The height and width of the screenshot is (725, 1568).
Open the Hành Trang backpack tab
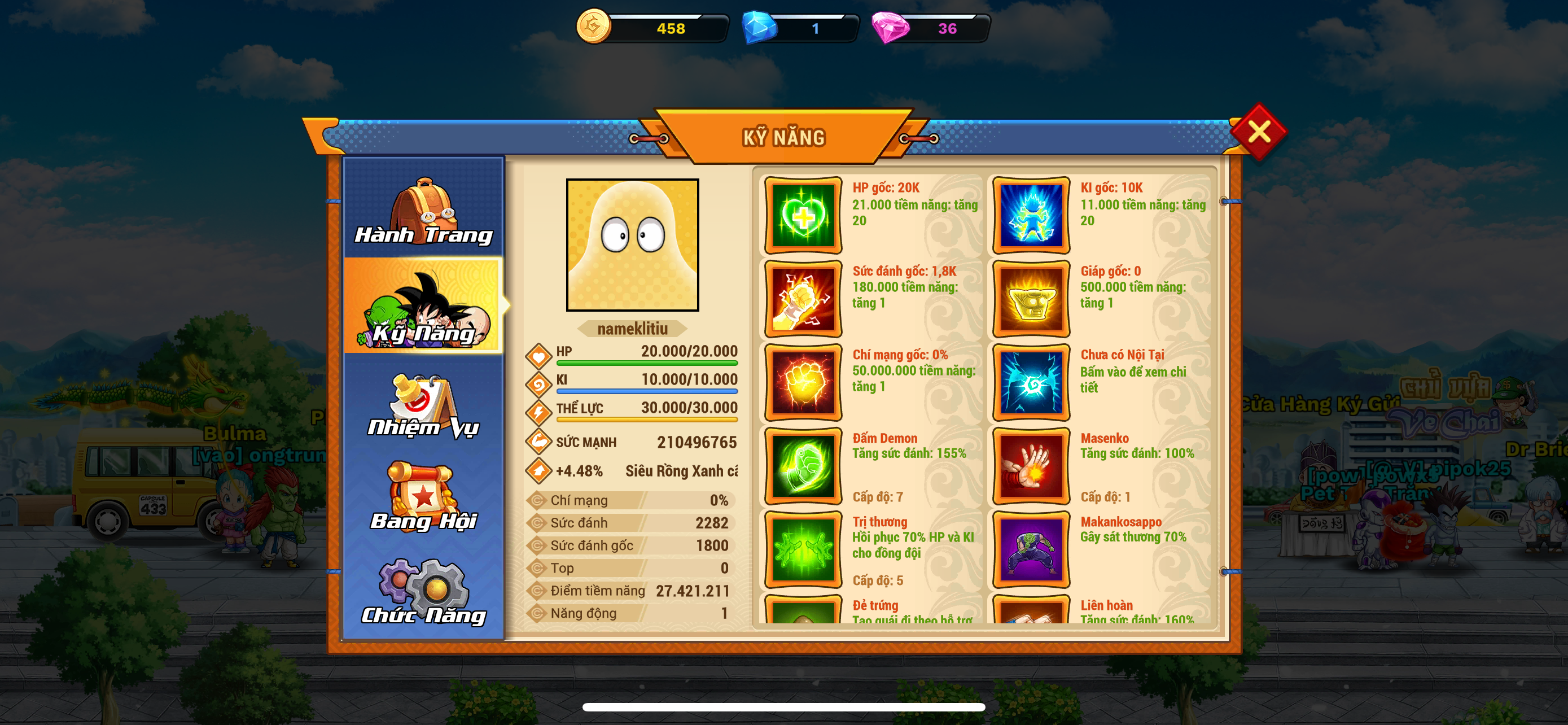424,210
